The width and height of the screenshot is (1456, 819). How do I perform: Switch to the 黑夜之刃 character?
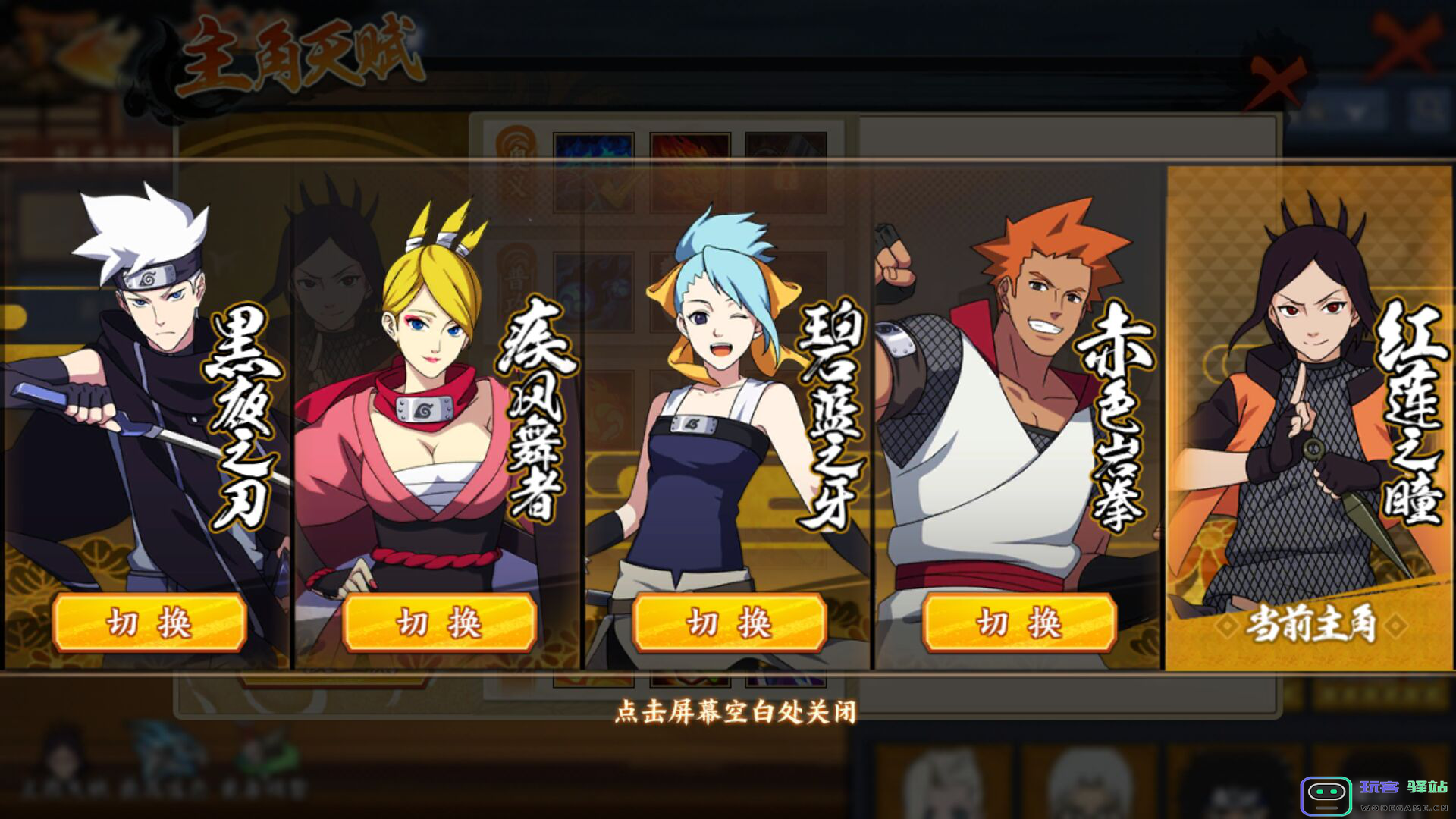click(149, 623)
